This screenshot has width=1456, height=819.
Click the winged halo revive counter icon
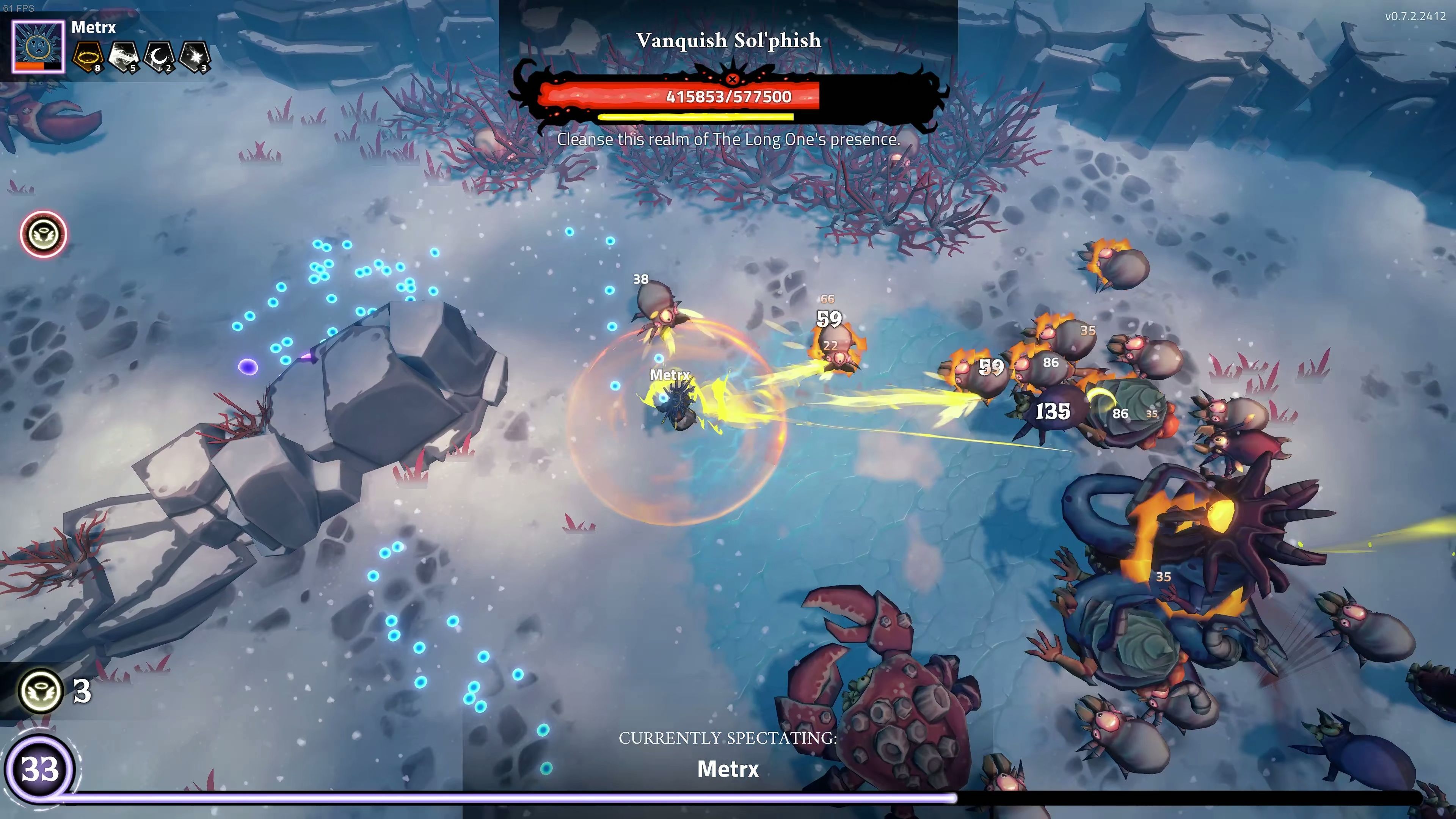[40, 691]
